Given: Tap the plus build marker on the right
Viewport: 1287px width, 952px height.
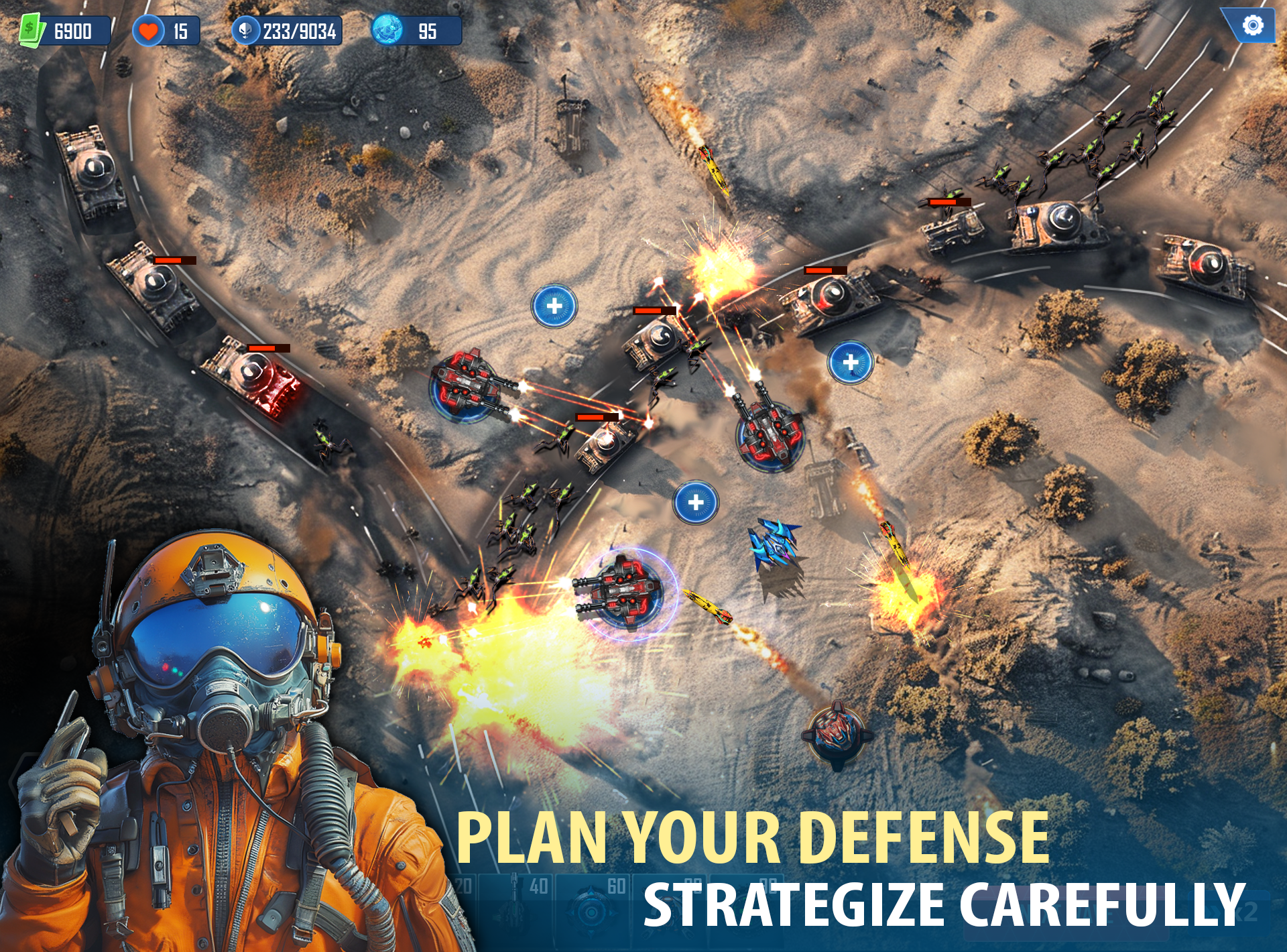Looking at the screenshot, I should tap(850, 362).
